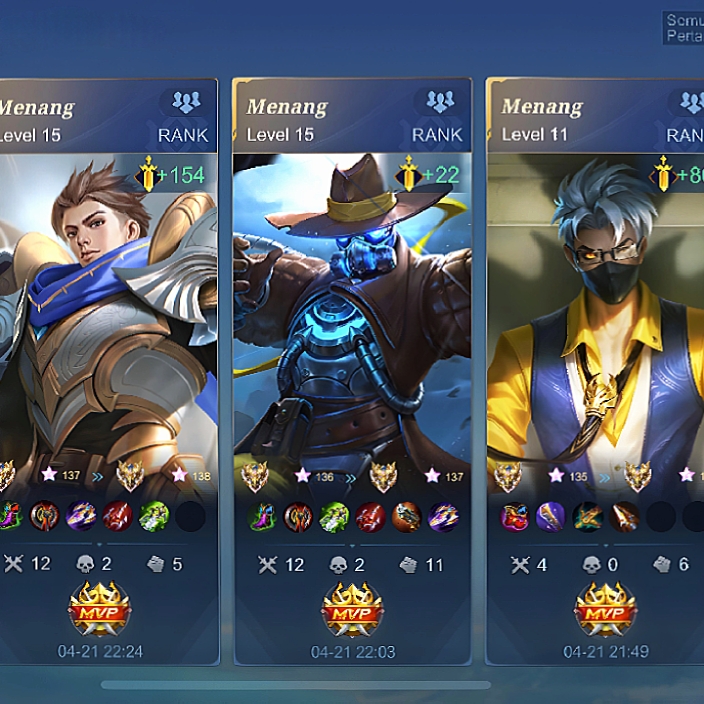Screen dimensions: 704x704
Task: Click the team icon on the +154 match card
Action: click(x=186, y=101)
